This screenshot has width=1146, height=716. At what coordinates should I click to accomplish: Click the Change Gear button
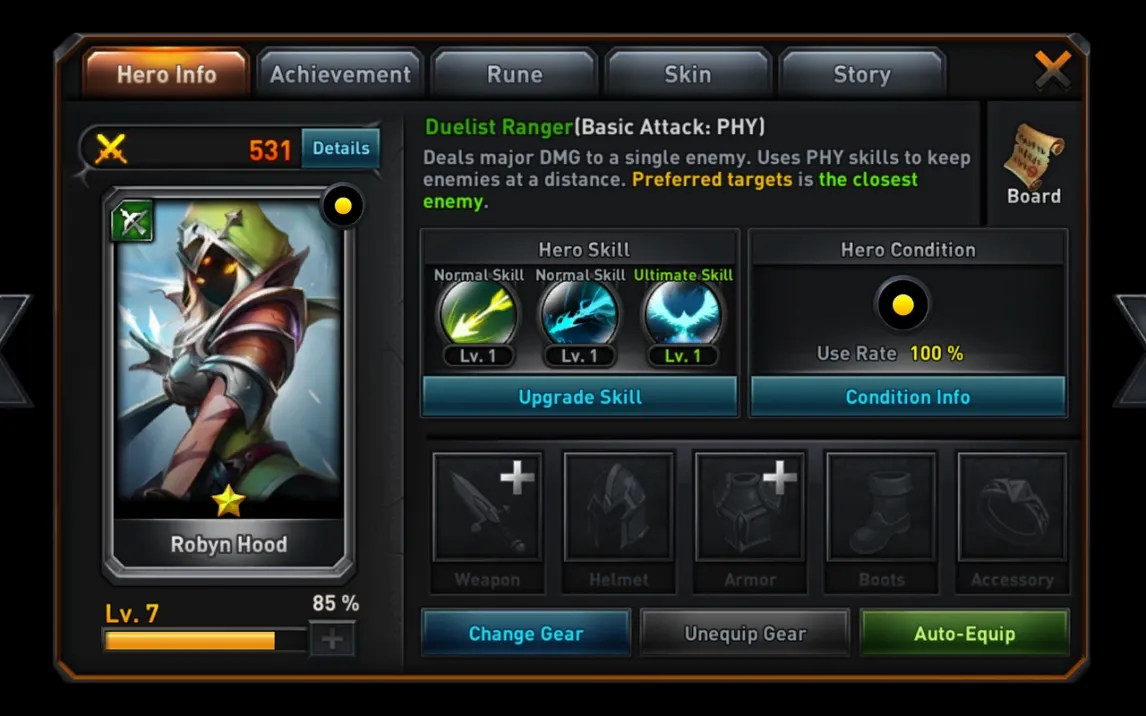(526, 634)
